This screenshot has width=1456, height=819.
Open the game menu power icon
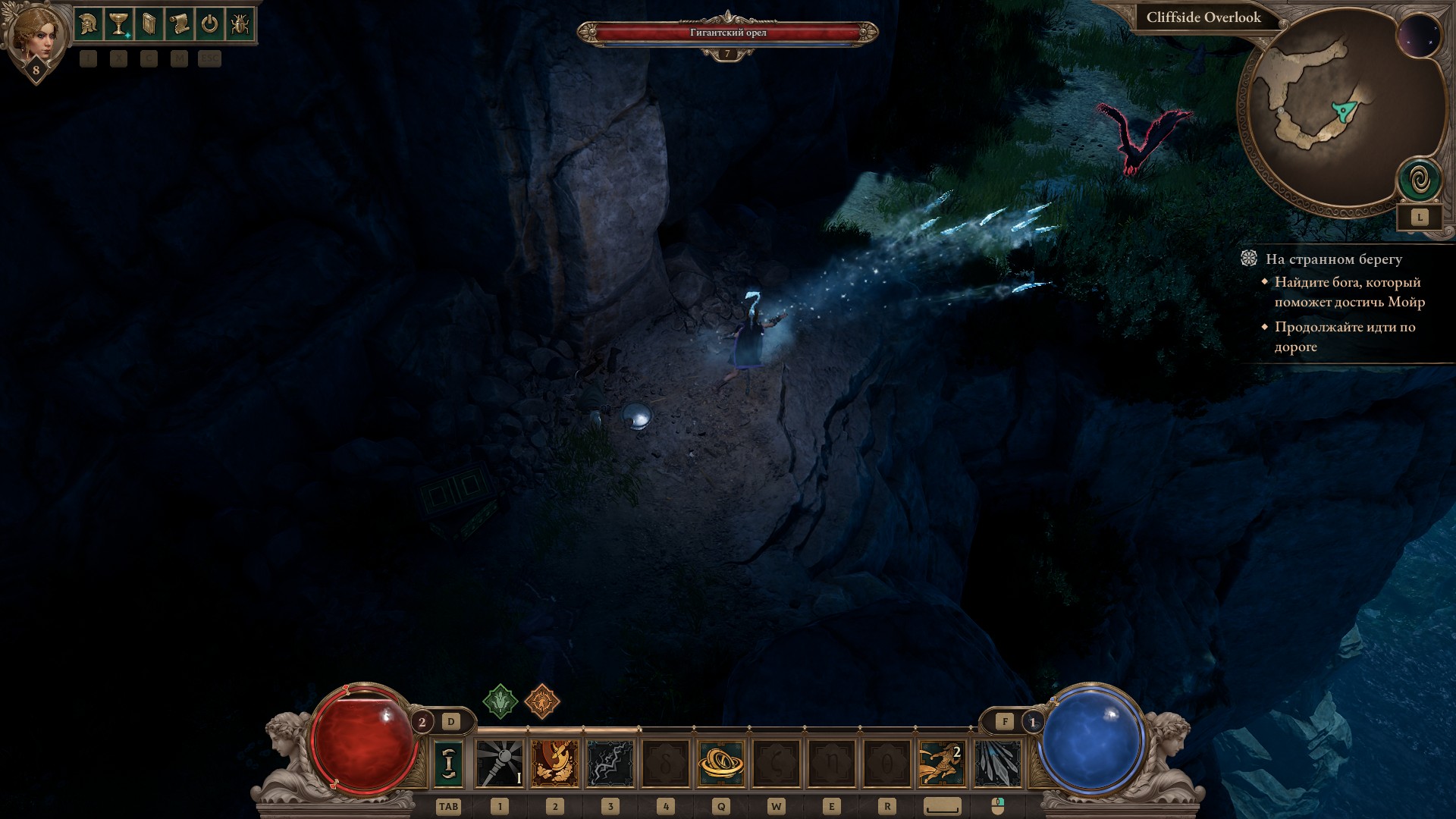point(209,25)
